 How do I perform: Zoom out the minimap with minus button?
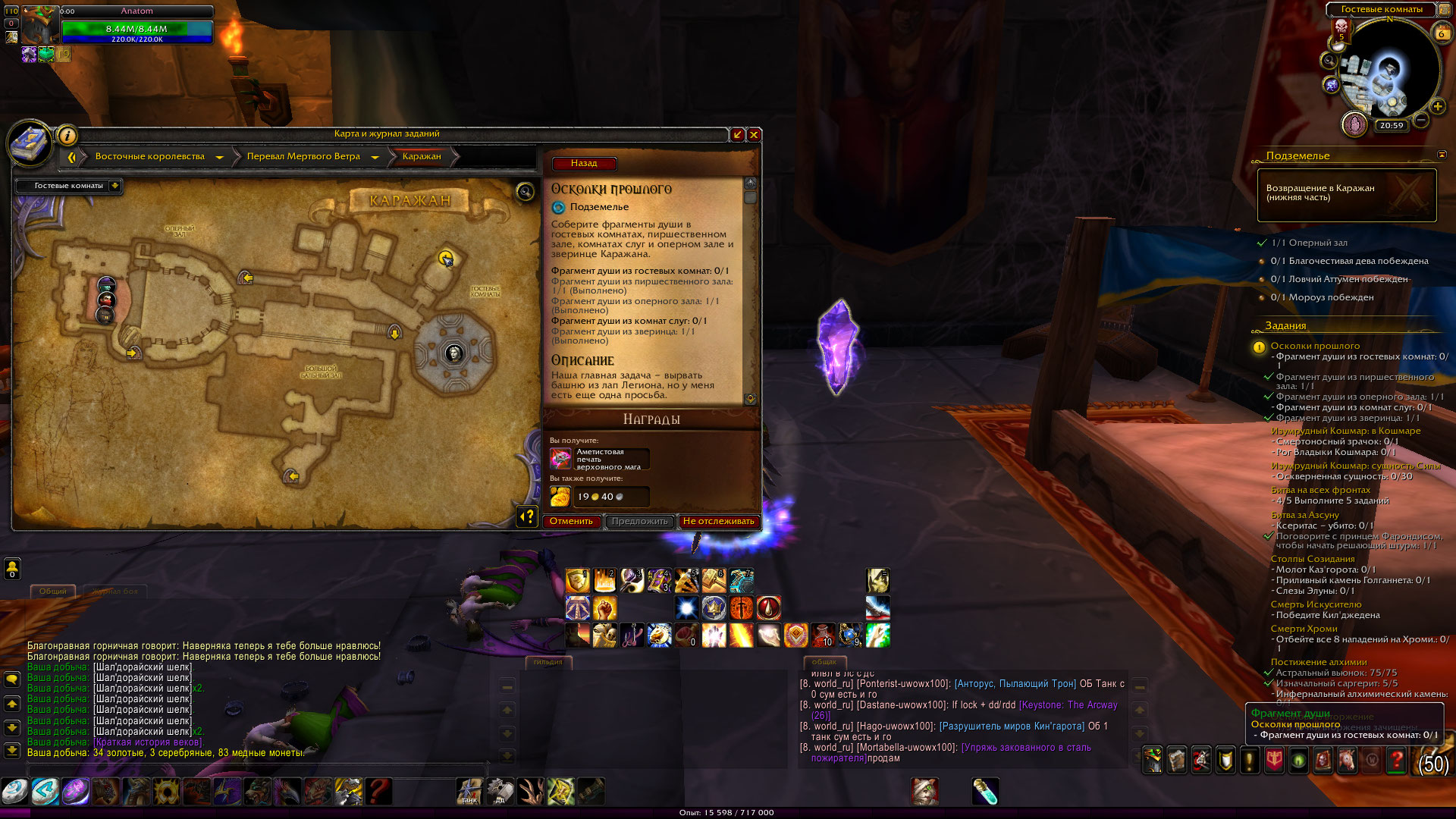(1421, 120)
